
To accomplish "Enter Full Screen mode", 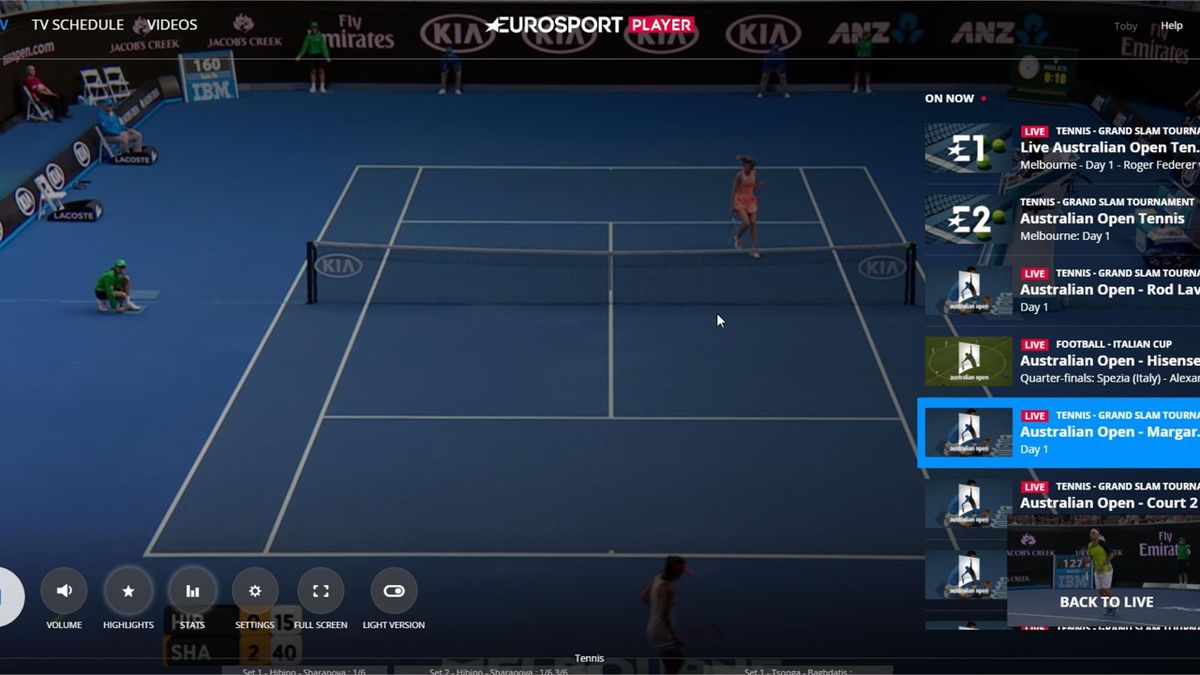I will [321, 591].
